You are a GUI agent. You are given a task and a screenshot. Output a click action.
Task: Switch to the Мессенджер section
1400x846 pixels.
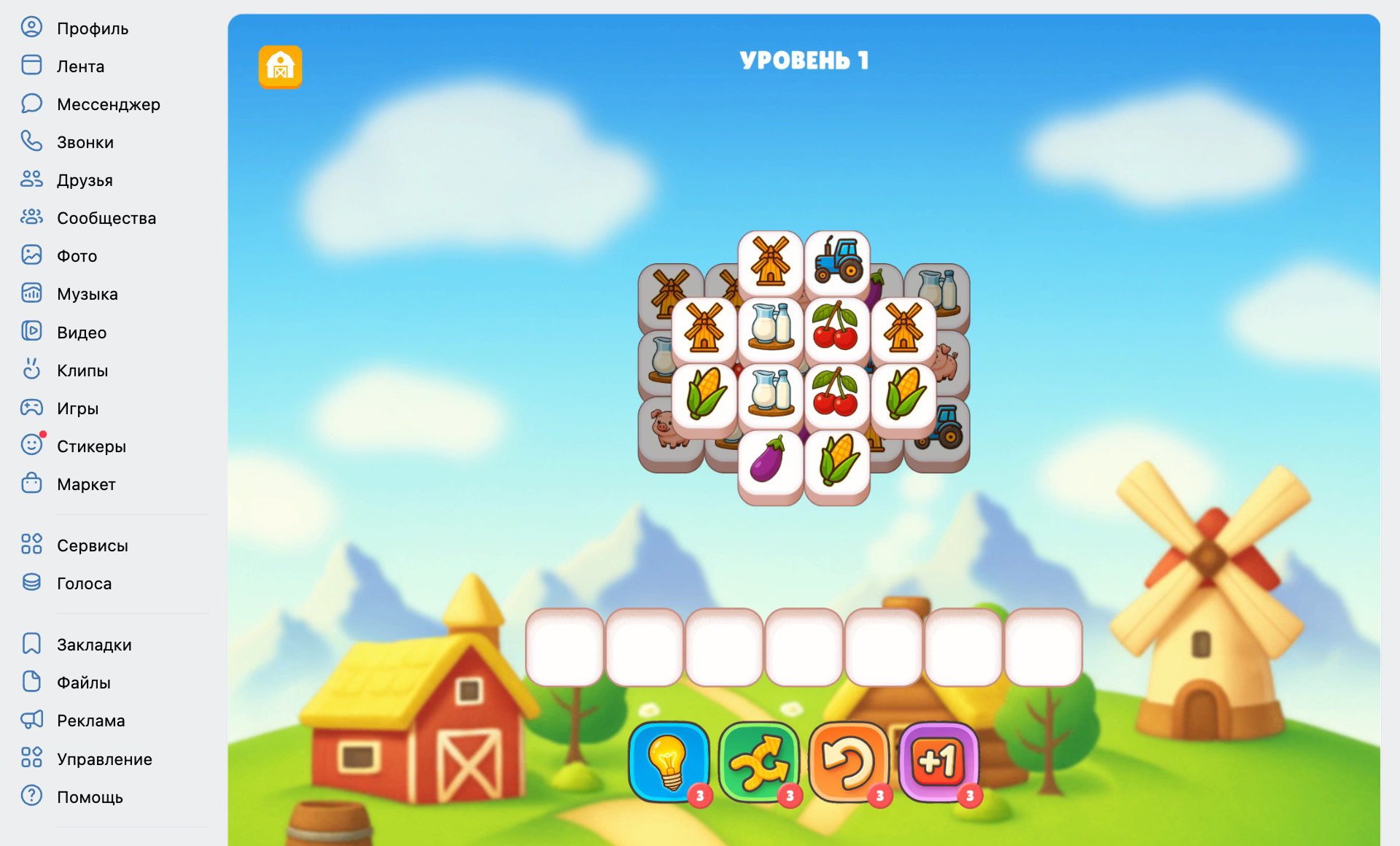pos(108,104)
